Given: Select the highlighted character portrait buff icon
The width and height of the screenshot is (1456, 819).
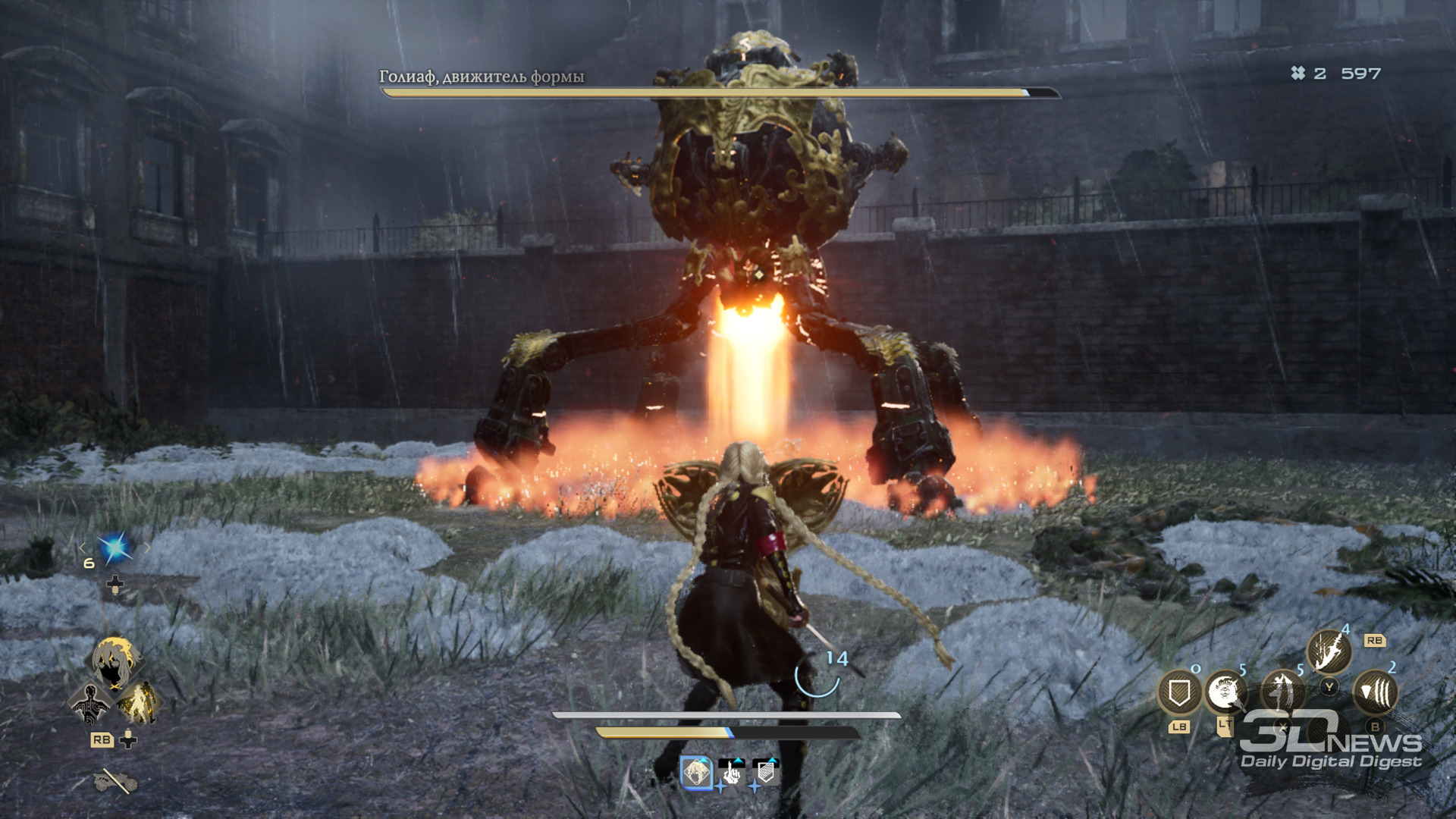Looking at the screenshot, I should point(696,773).
